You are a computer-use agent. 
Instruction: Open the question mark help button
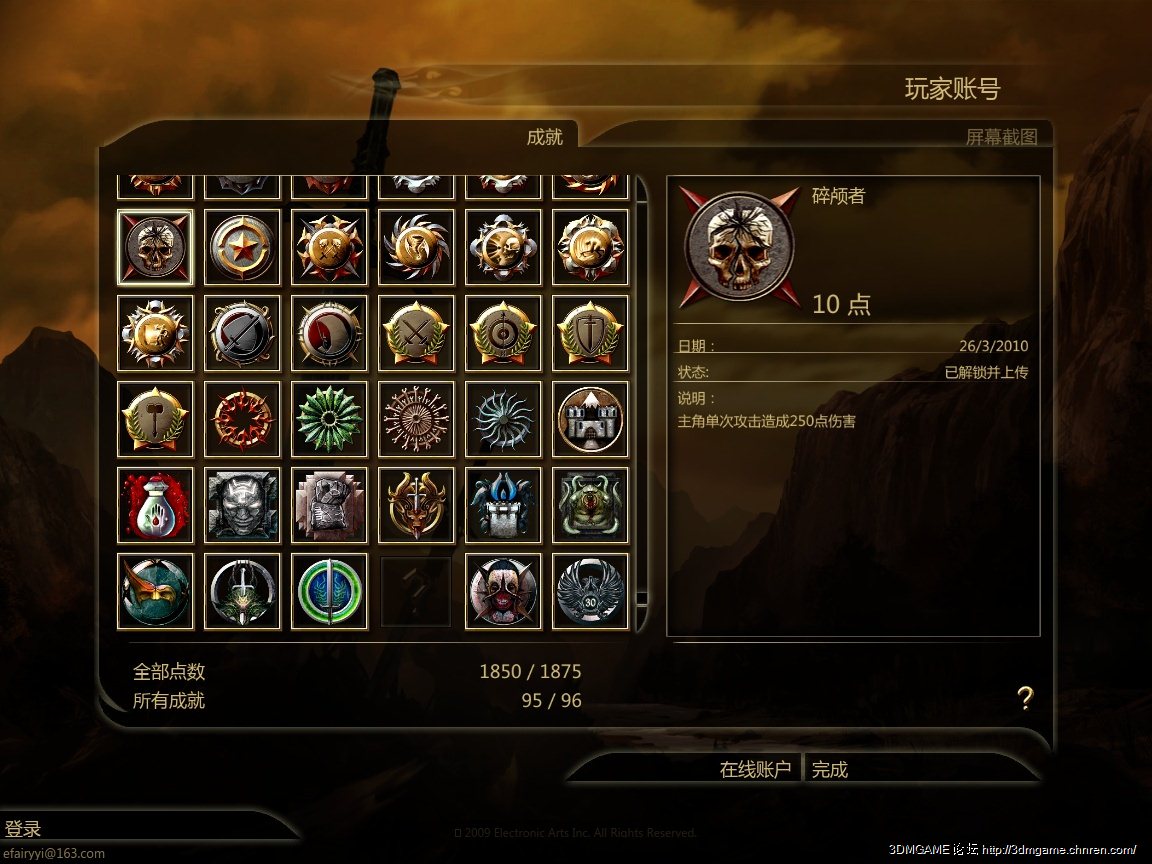[1024, 698]
